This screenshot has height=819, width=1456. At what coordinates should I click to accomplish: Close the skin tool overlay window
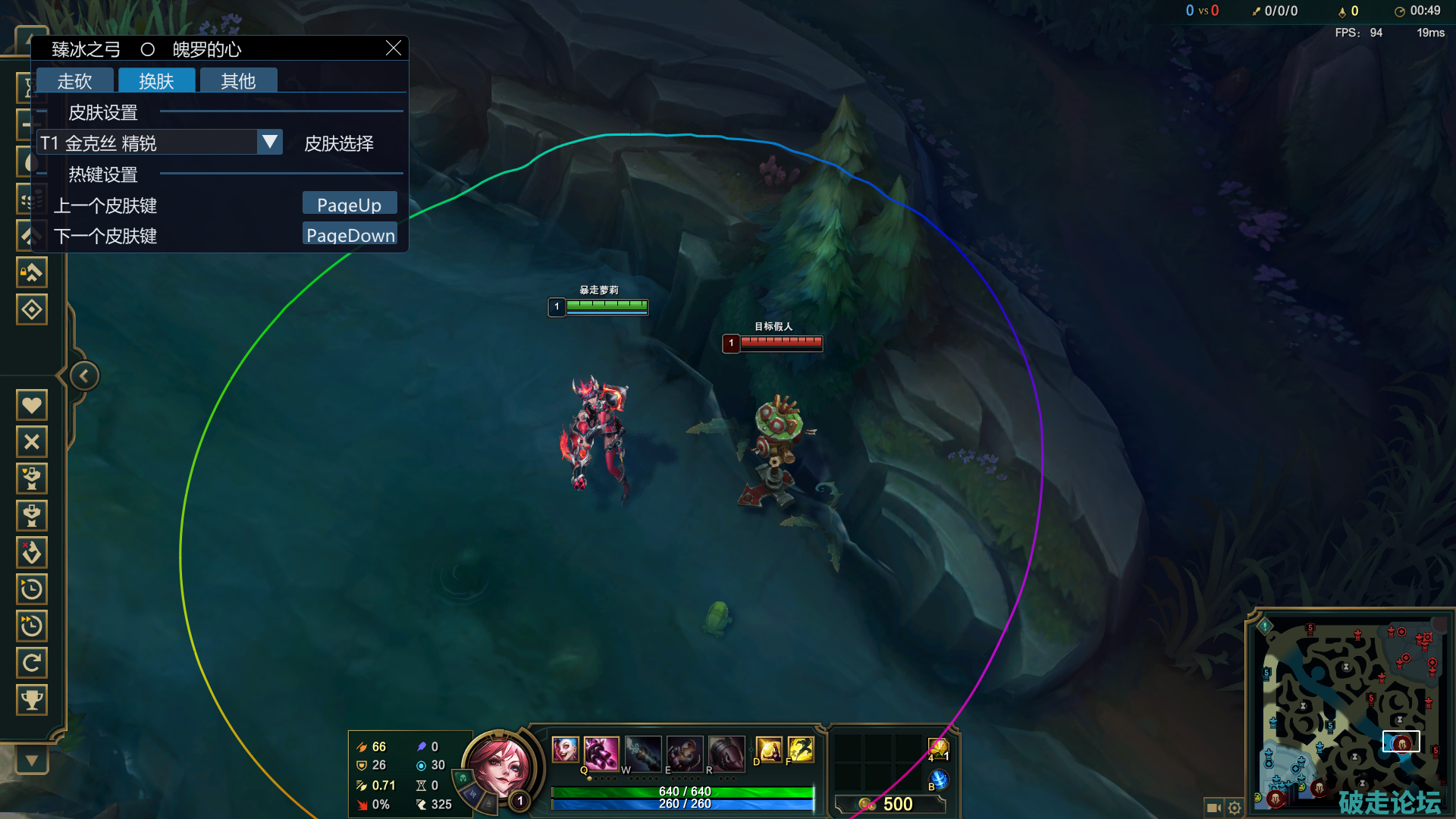[x=393, y=49]
